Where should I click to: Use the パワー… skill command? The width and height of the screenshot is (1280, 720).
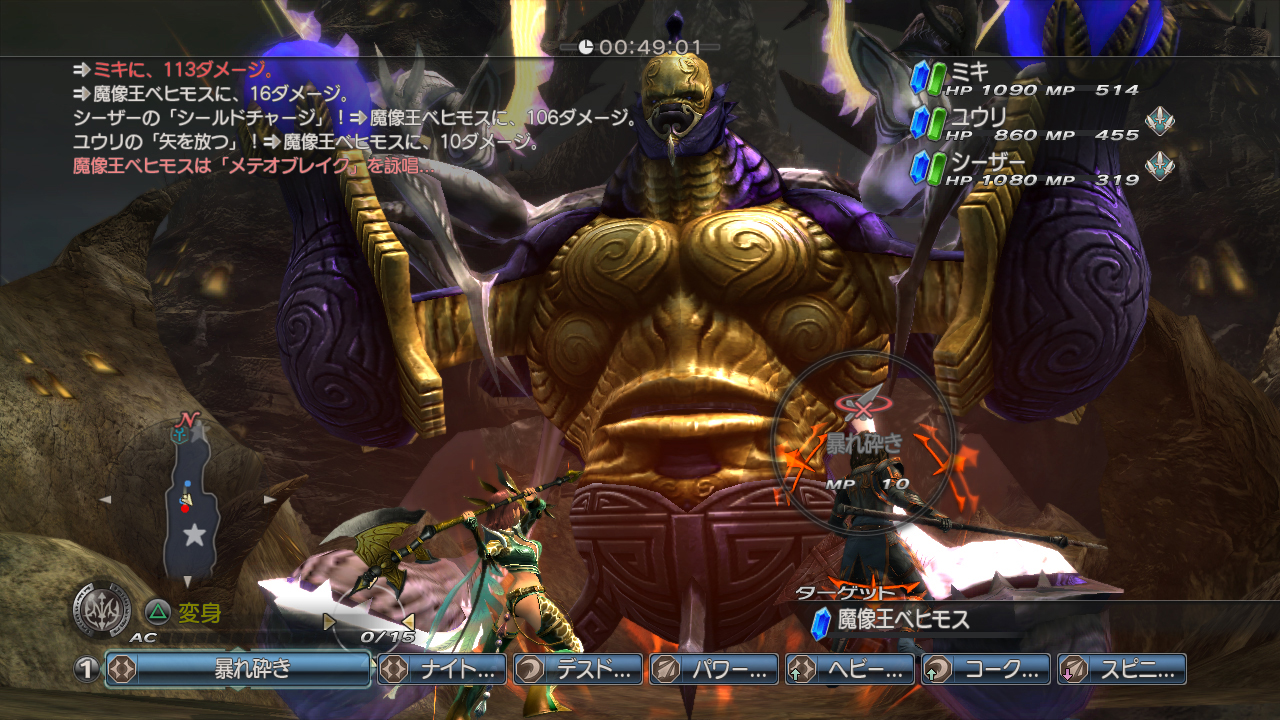[714, 669]
